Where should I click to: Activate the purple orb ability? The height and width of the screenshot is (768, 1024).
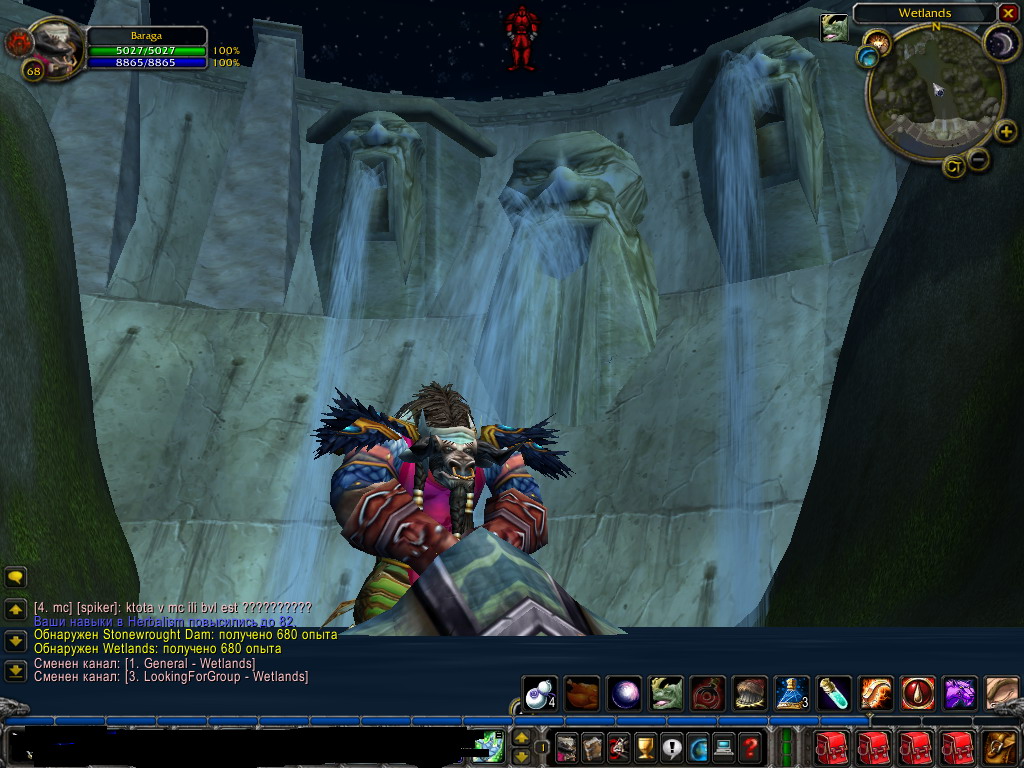click(x=625, y=693)
